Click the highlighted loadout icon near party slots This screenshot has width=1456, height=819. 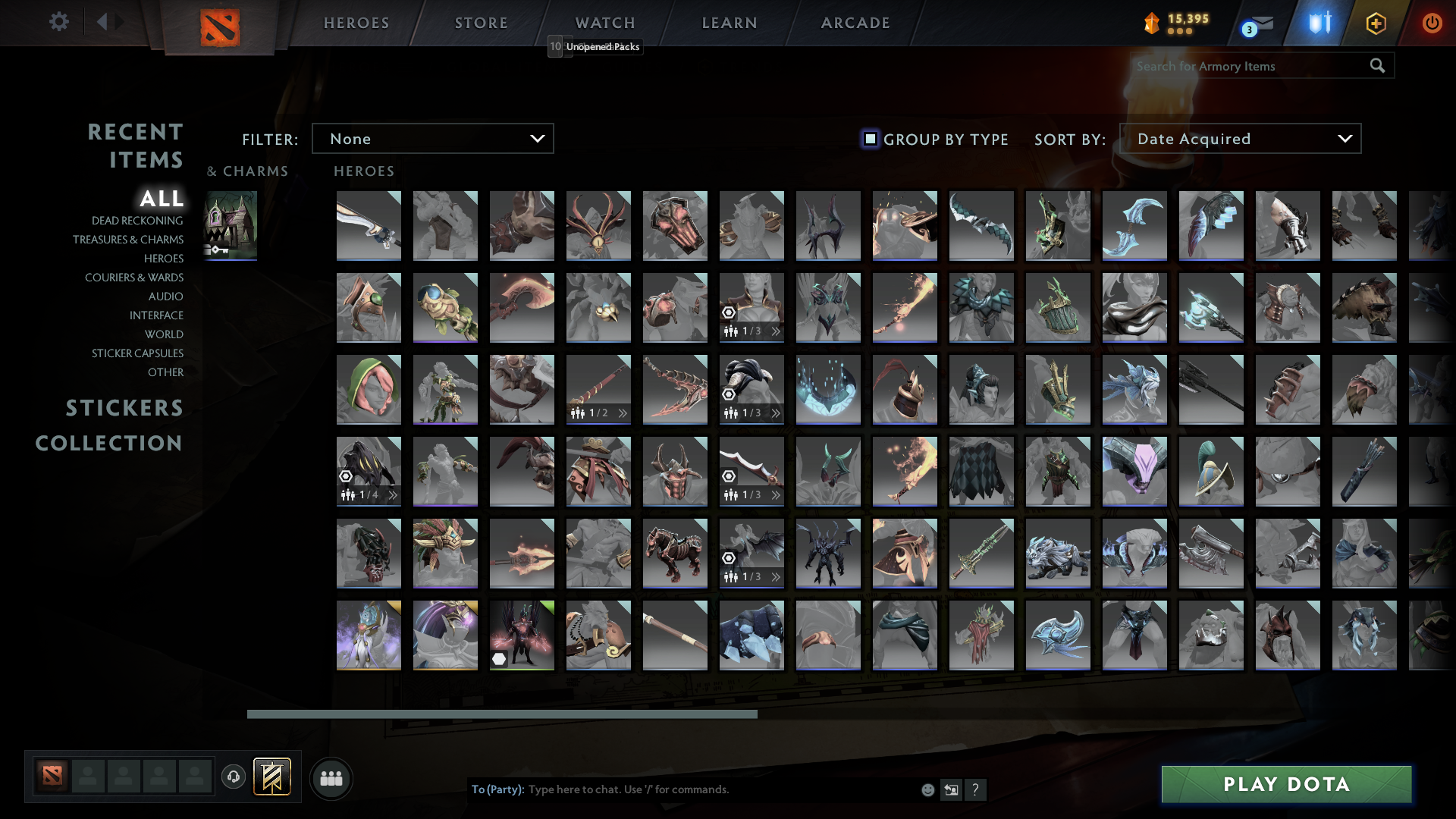(273, 777)
